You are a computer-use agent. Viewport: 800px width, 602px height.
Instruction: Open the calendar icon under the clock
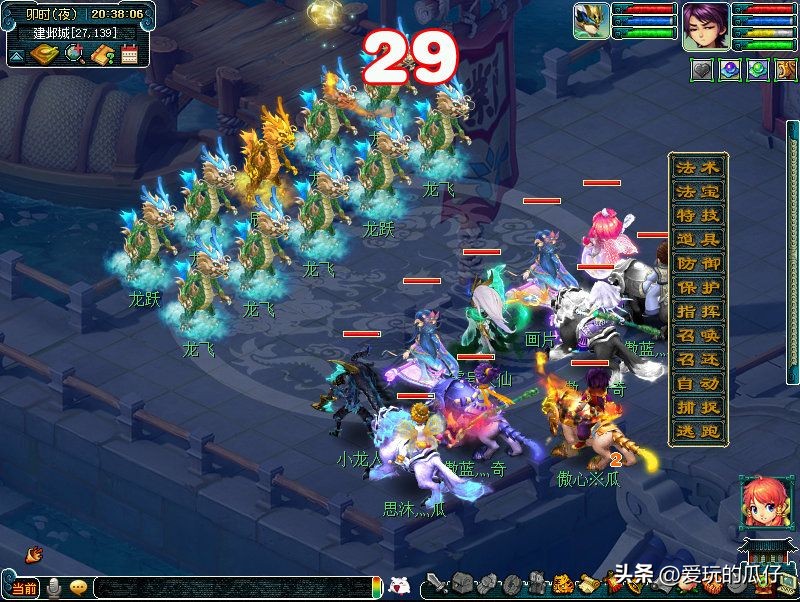point(129,54)
